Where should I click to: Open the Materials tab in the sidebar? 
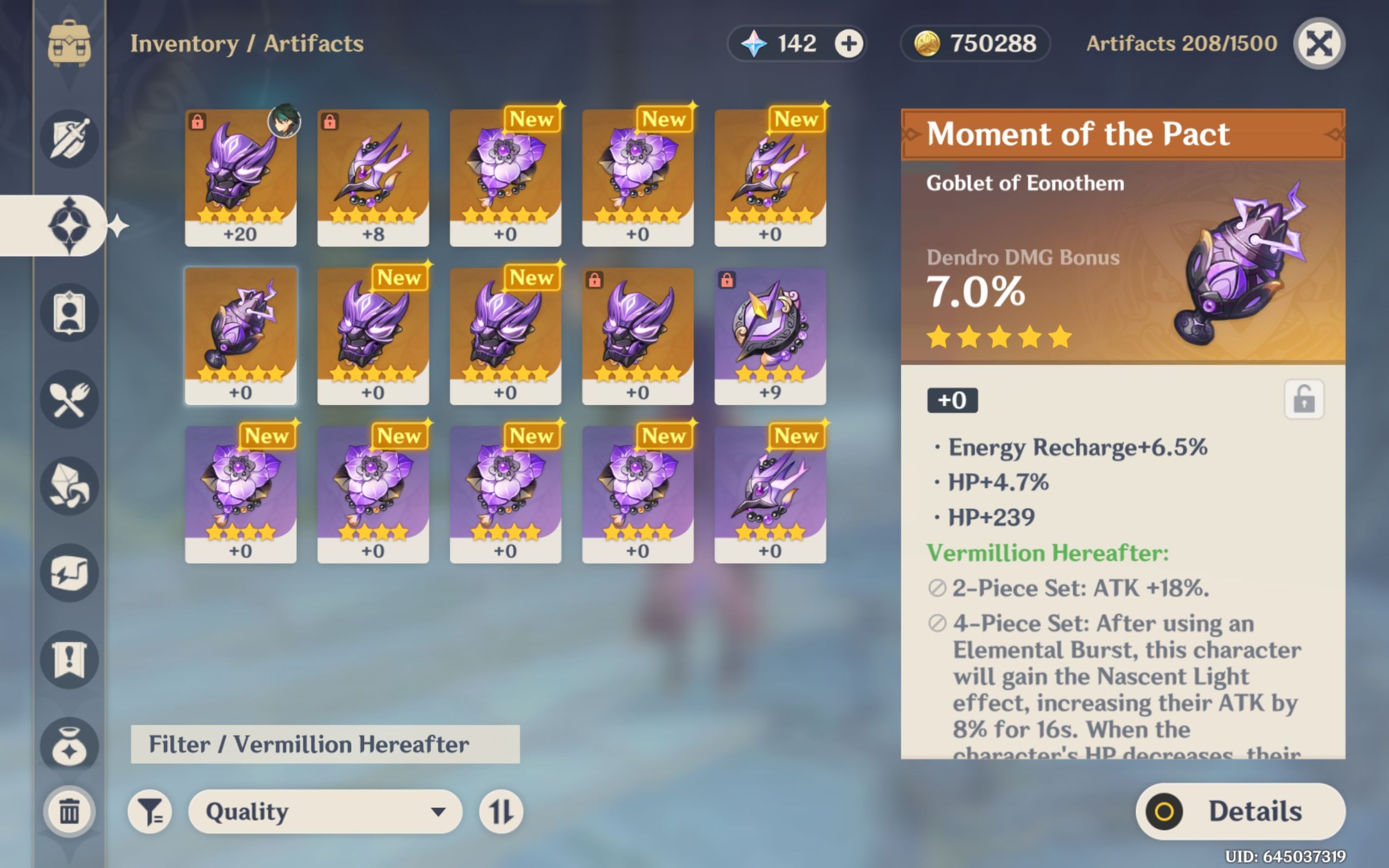click(69, 485)
